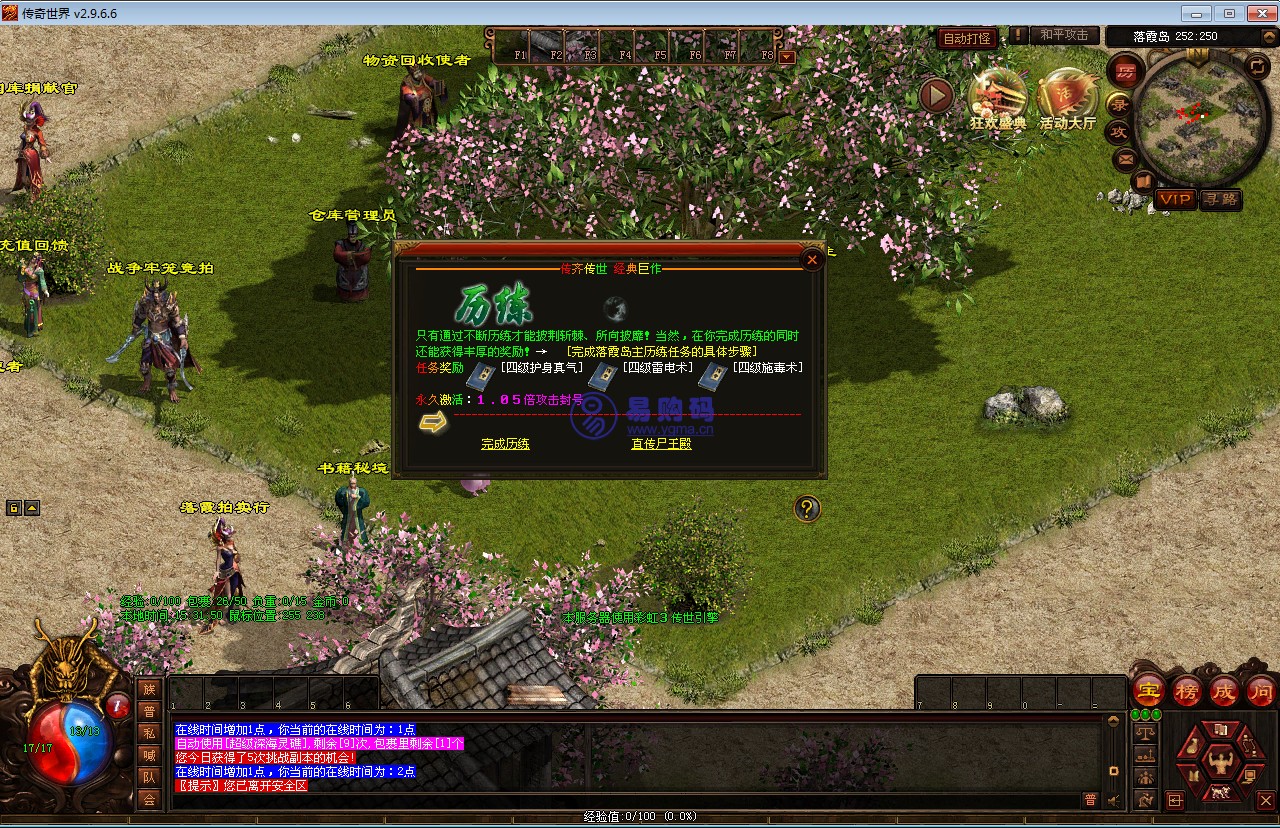Viewport: 1280px width, 828px height.
Task: Close the 历练 quest dialog
Action: [x=812, y=260]
